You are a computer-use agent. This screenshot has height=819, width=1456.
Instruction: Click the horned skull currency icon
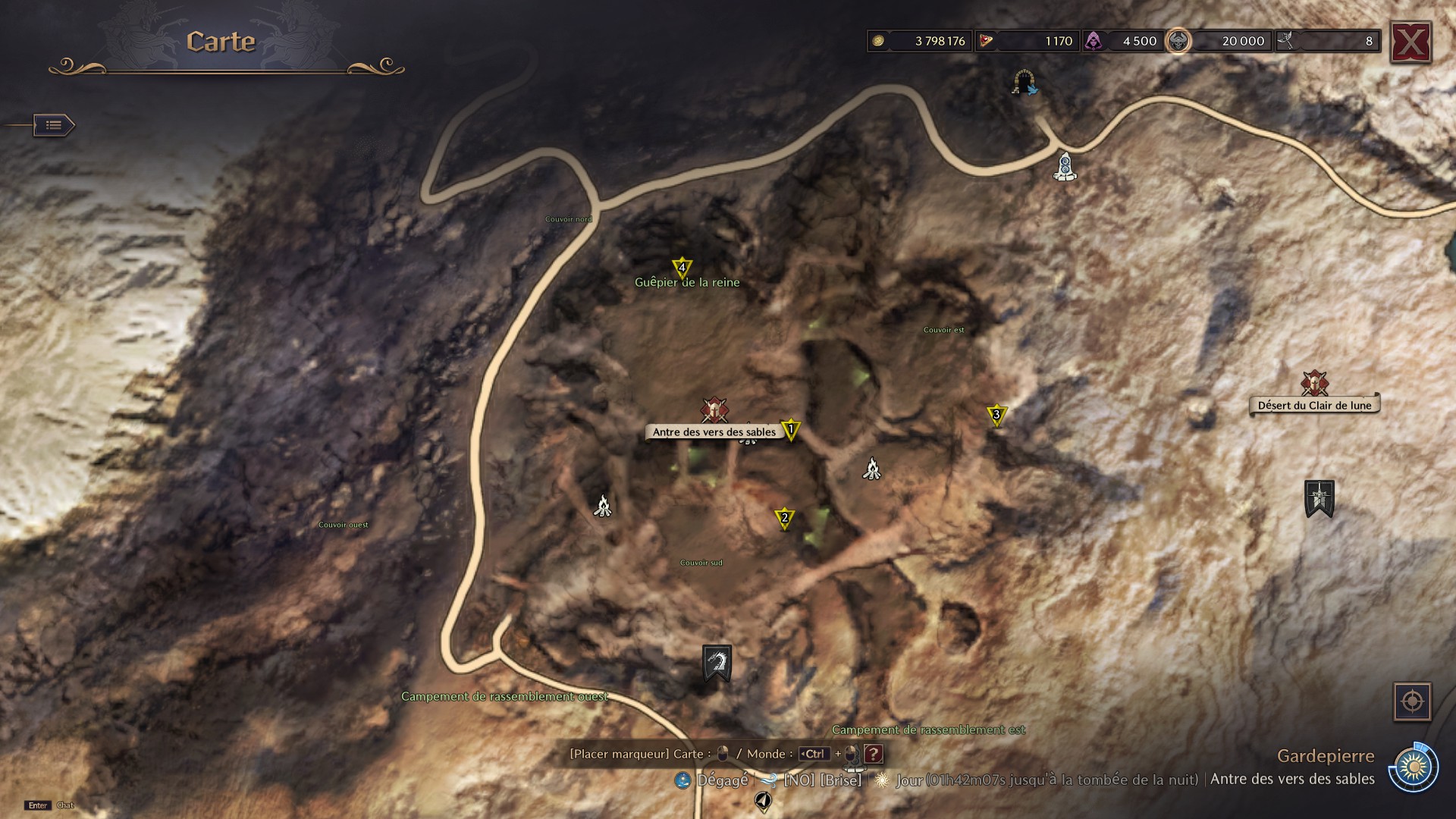pyautogui.click(x=1178, y=41)
